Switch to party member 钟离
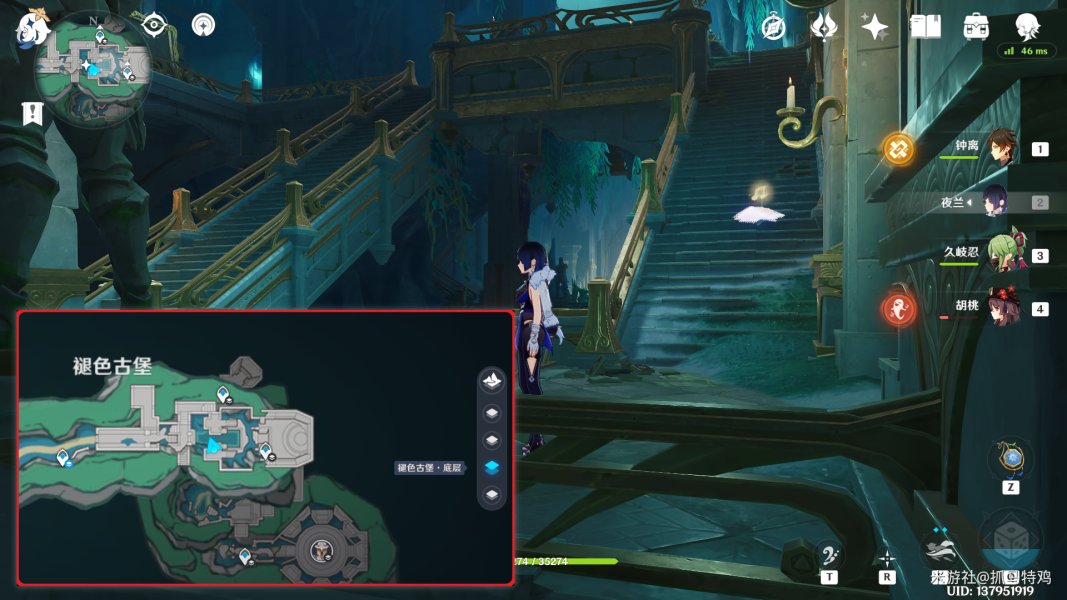This screenshot has height=600, width=1067. [x=1001, y=148]
